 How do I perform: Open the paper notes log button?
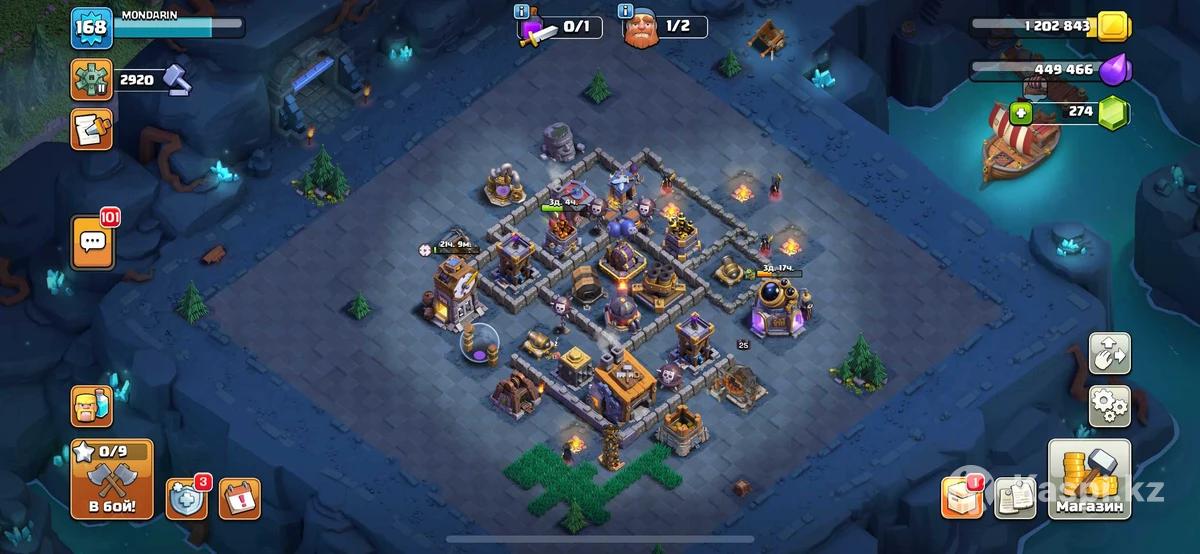point(1015,498)
